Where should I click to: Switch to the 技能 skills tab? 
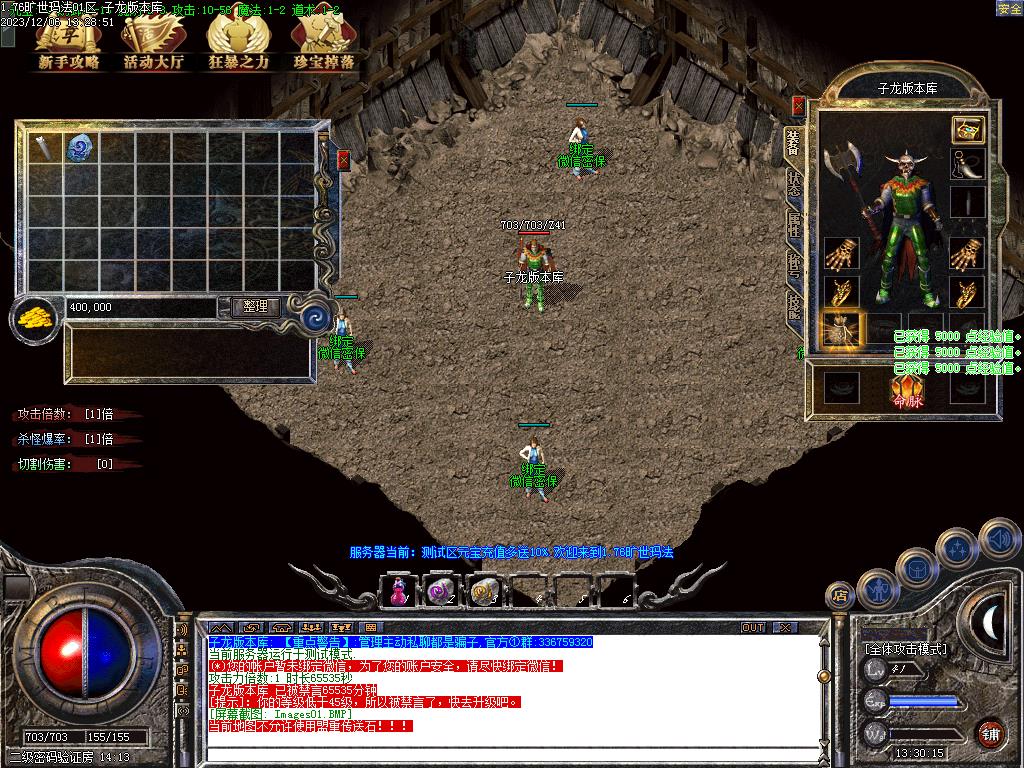tap(794, 305)
